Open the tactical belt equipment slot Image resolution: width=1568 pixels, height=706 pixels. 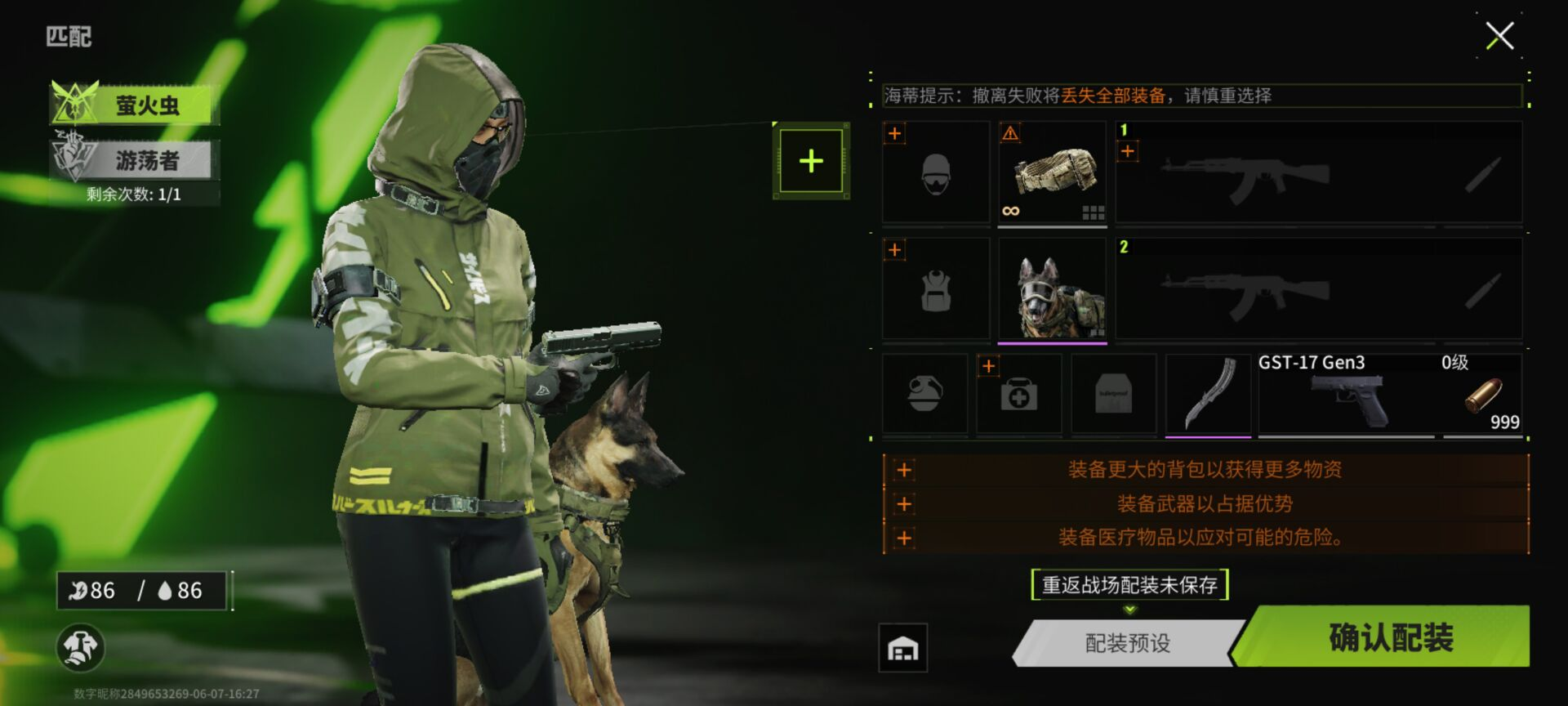tap(1052, 172)
